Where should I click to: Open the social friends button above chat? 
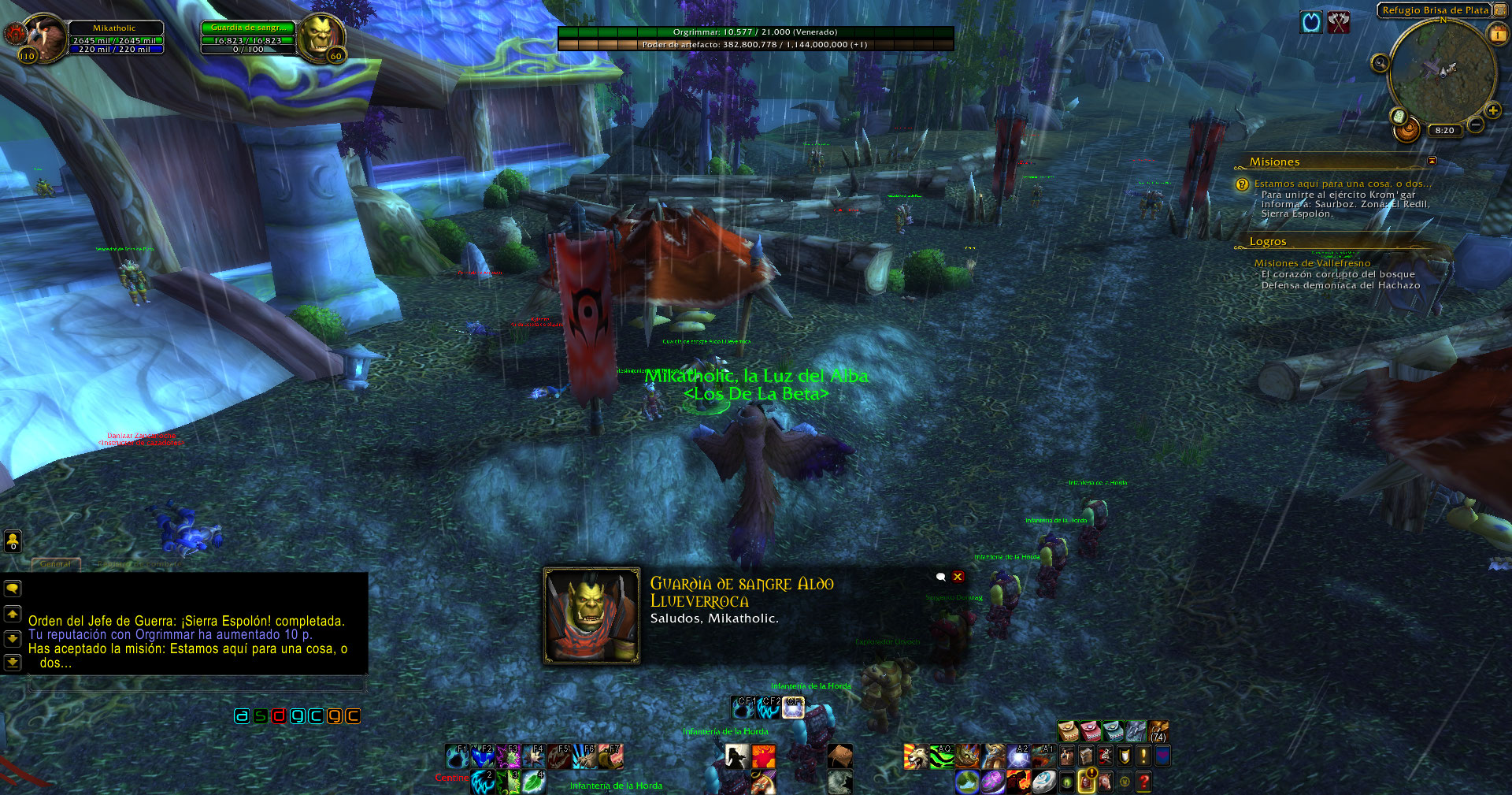[x=13, y=541]
